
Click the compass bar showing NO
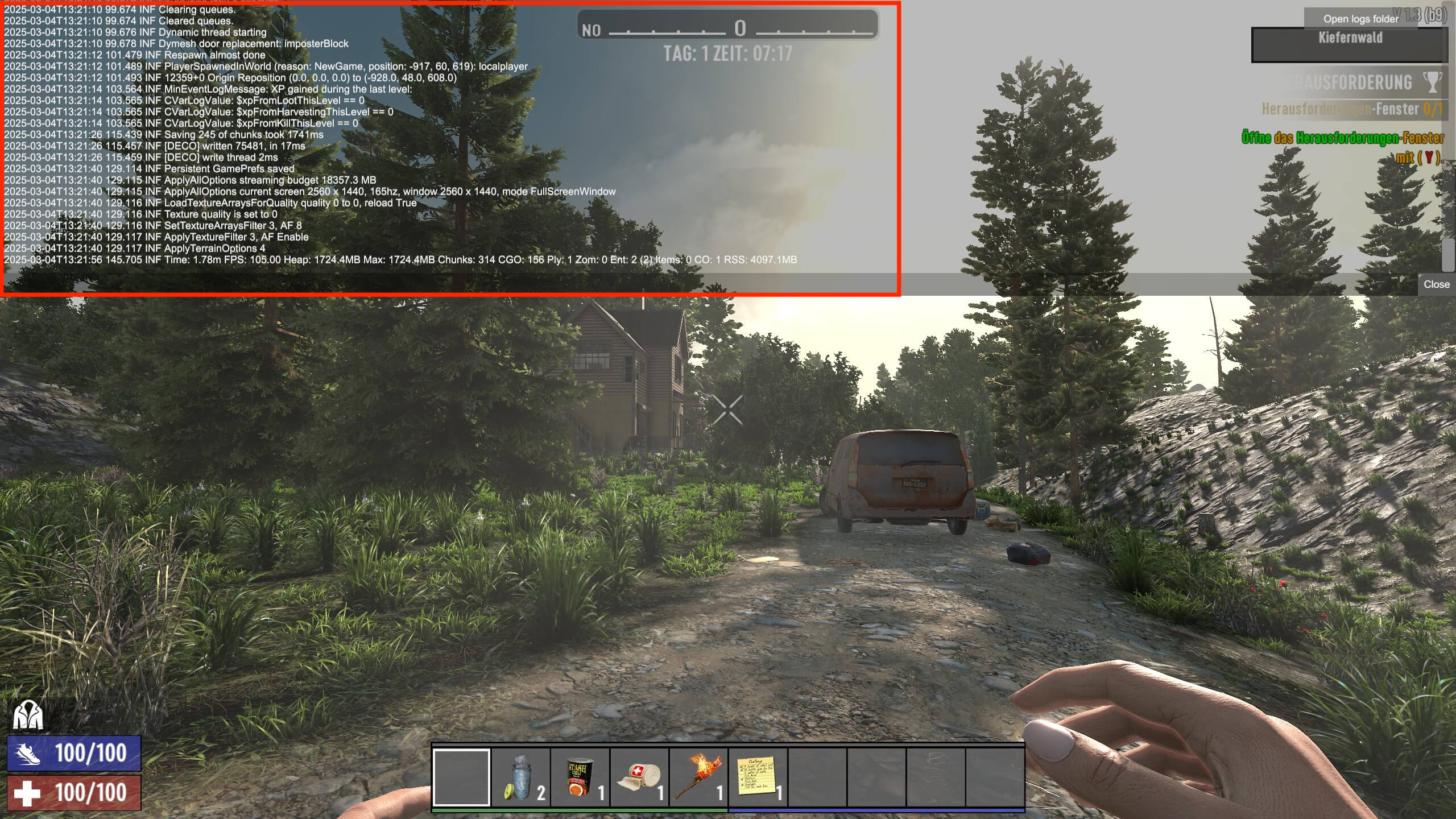pos(728,26)
